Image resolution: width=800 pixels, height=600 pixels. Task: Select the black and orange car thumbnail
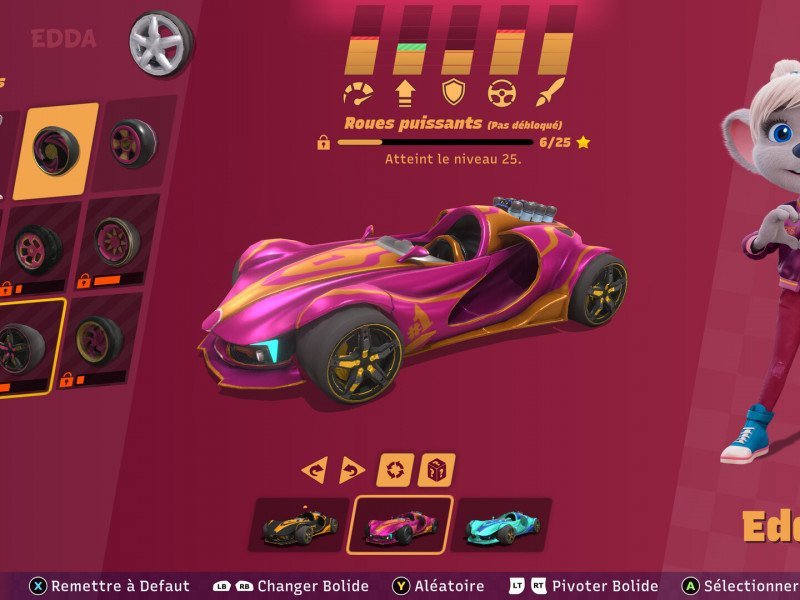coord(299,525)
